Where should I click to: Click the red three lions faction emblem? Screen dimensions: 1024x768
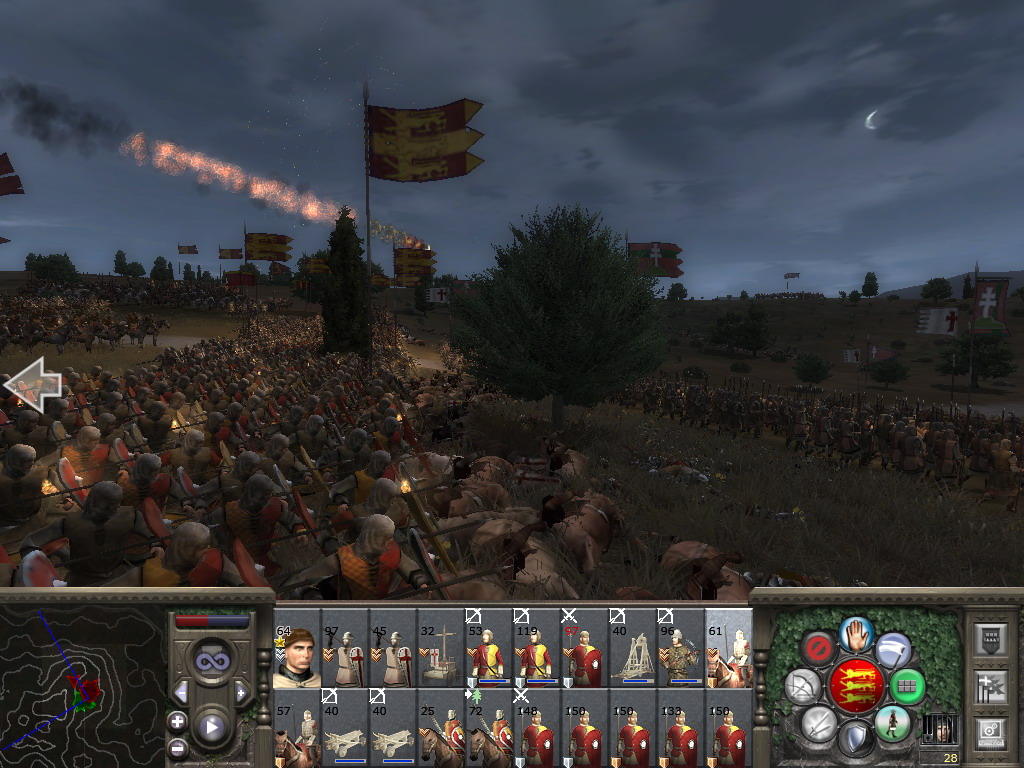(856, 686)
